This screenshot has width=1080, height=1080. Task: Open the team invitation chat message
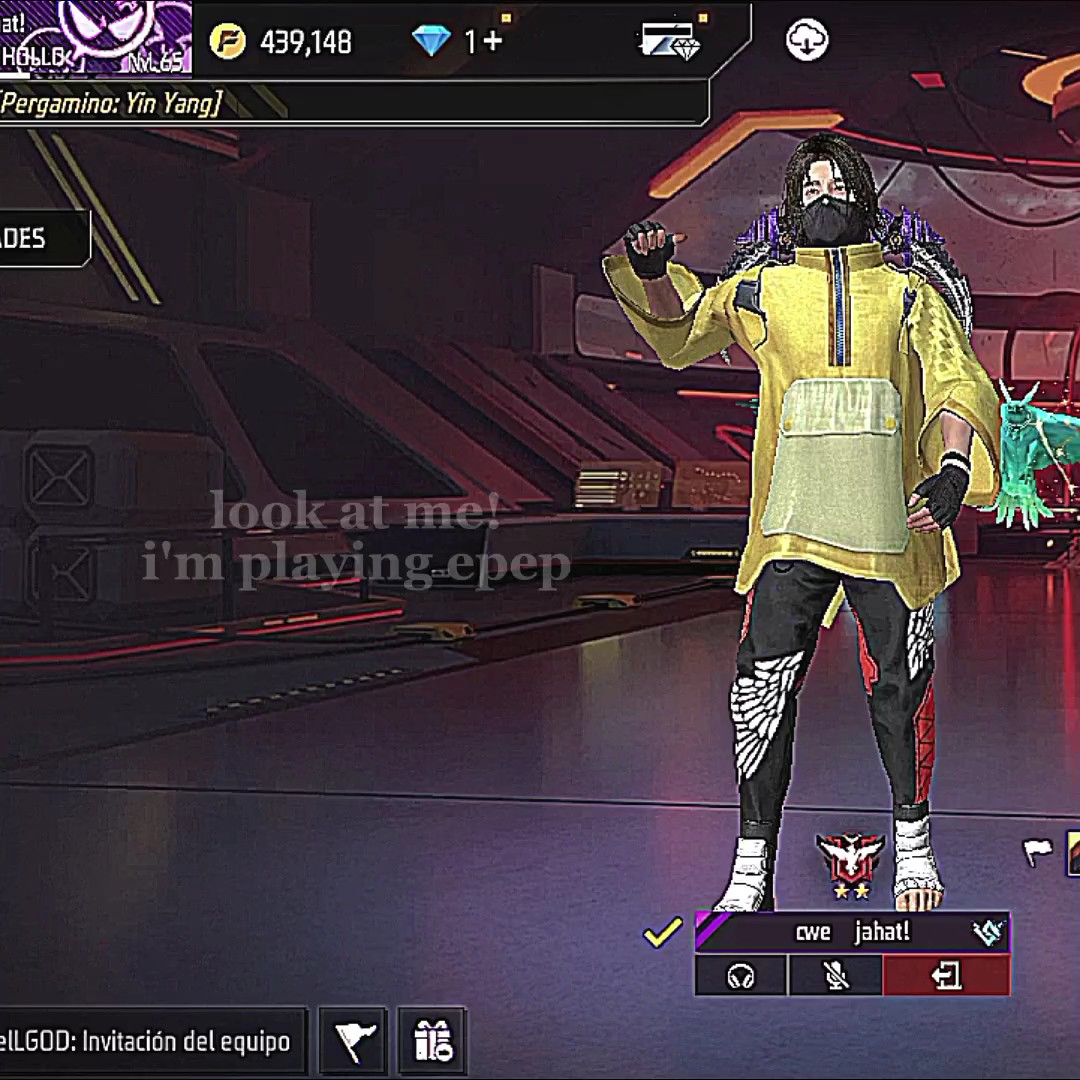148,1042
